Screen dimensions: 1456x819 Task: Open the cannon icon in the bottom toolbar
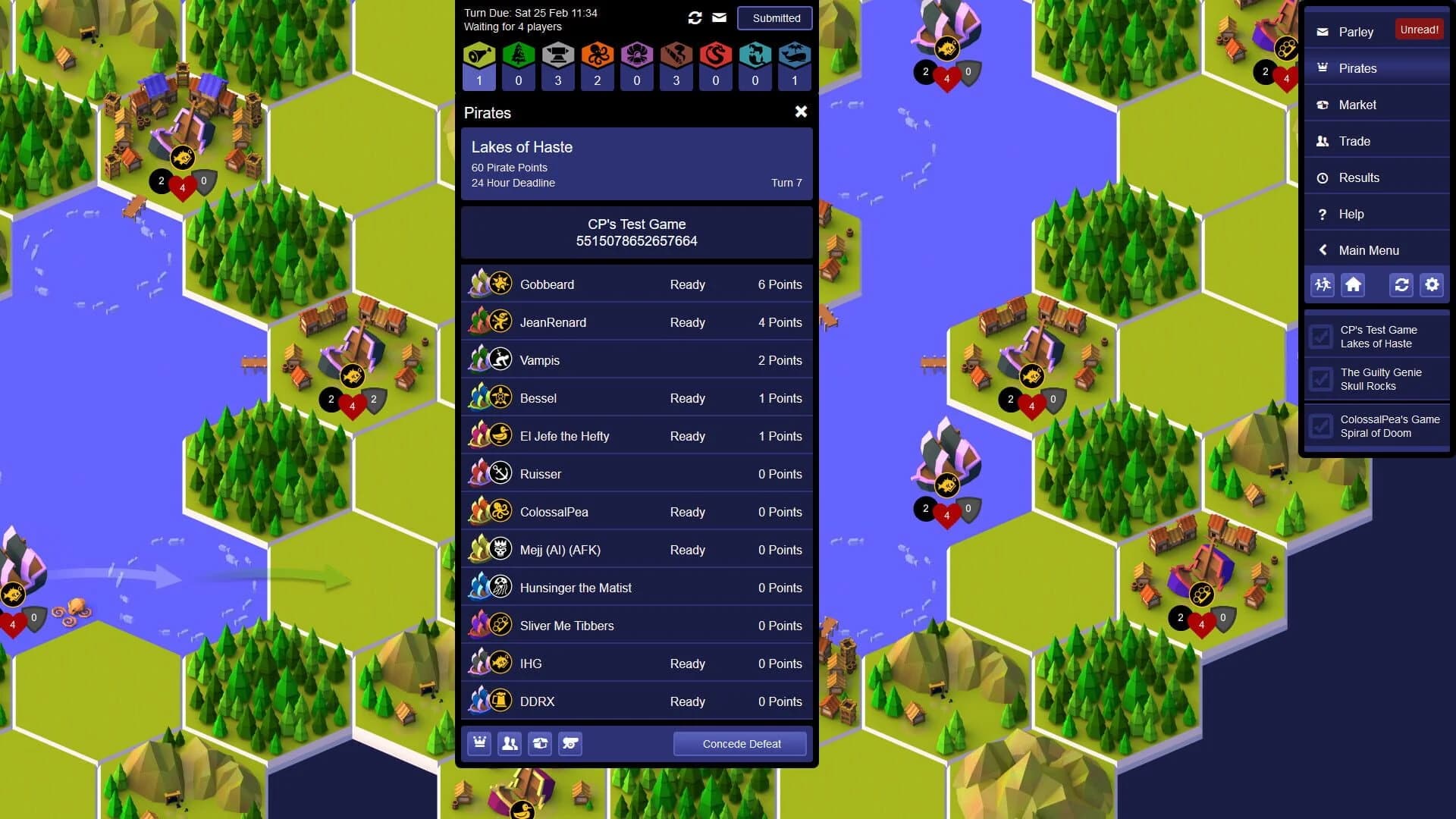571,744
